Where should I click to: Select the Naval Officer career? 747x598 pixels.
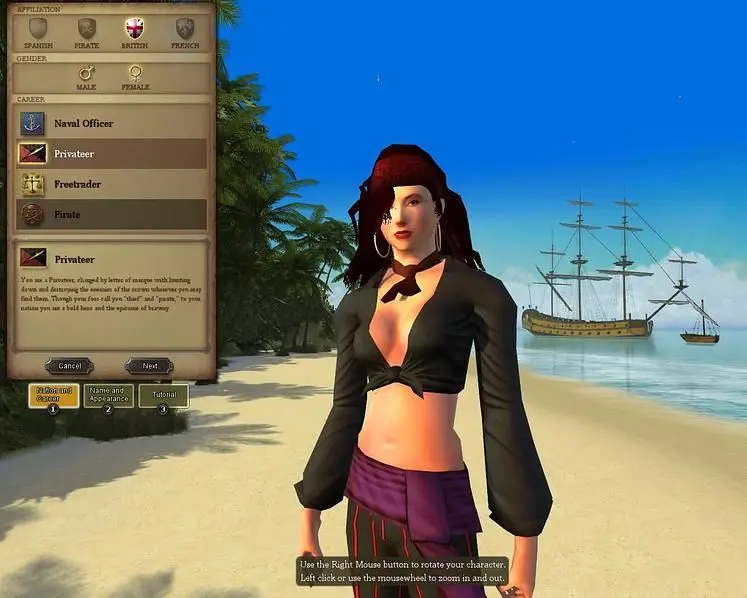[112, 124]
